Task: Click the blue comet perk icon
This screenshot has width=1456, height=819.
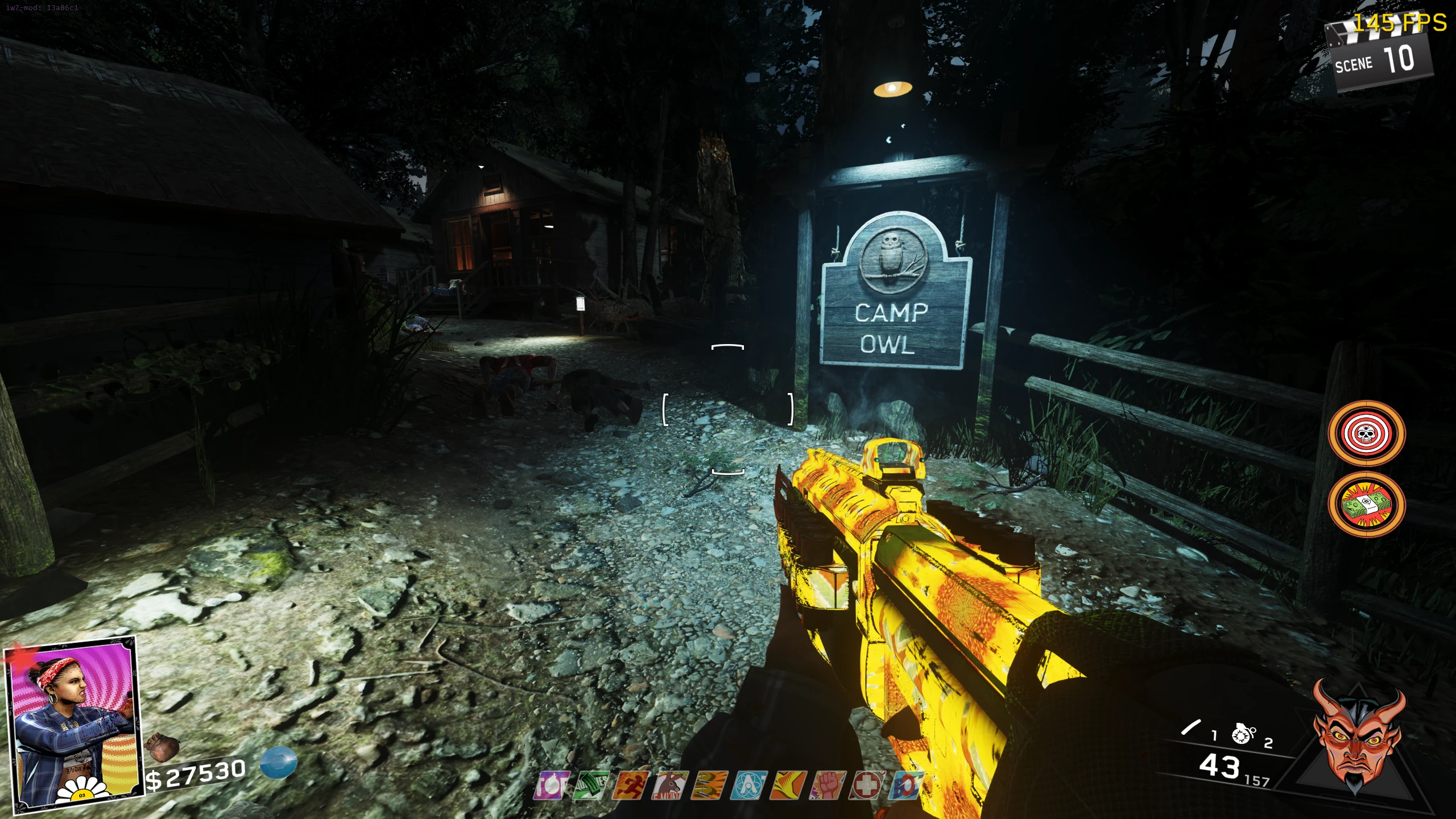Action: pyautogui.click(x=906, y=785)
